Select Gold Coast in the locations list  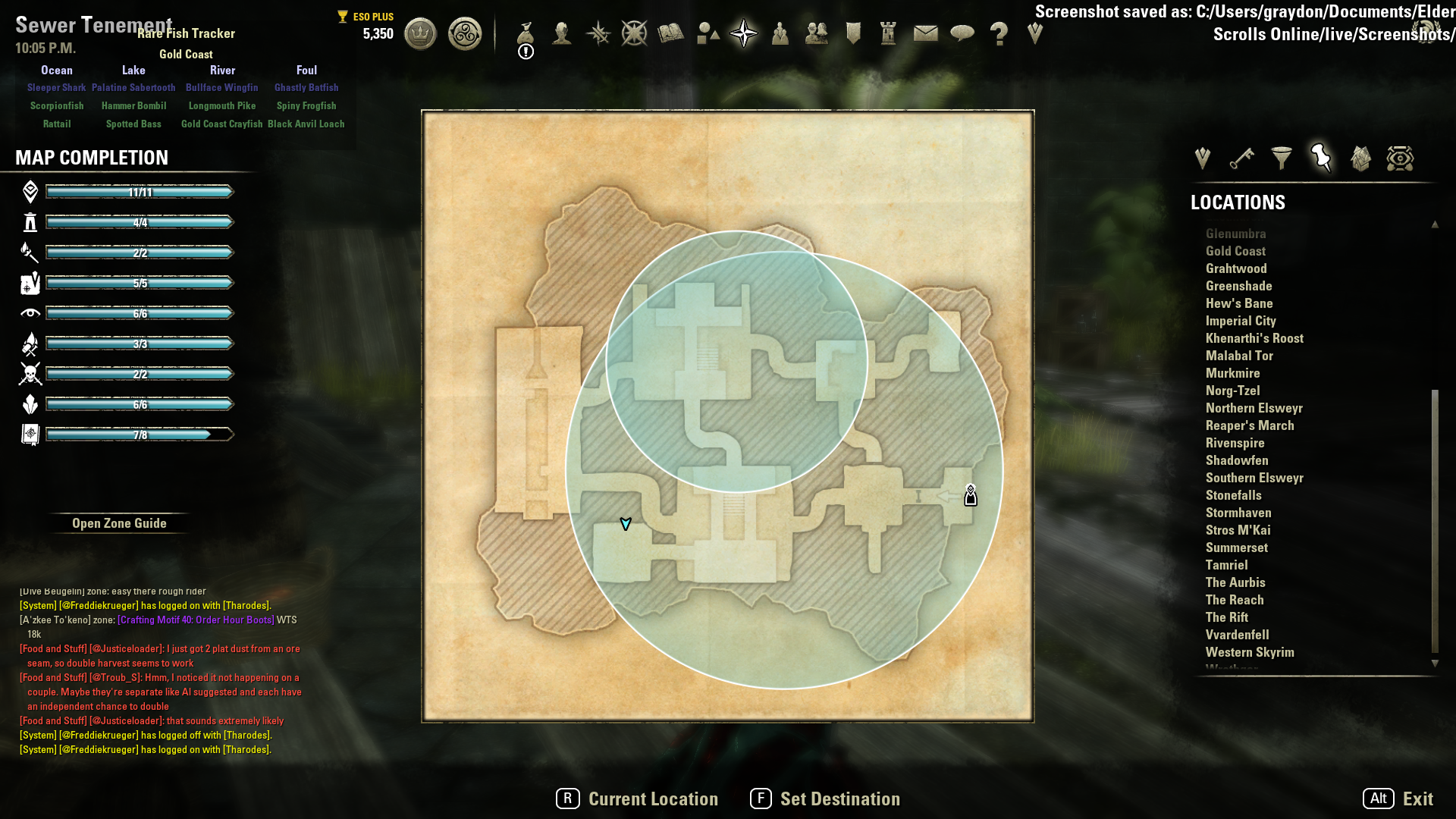(1235, 251)
